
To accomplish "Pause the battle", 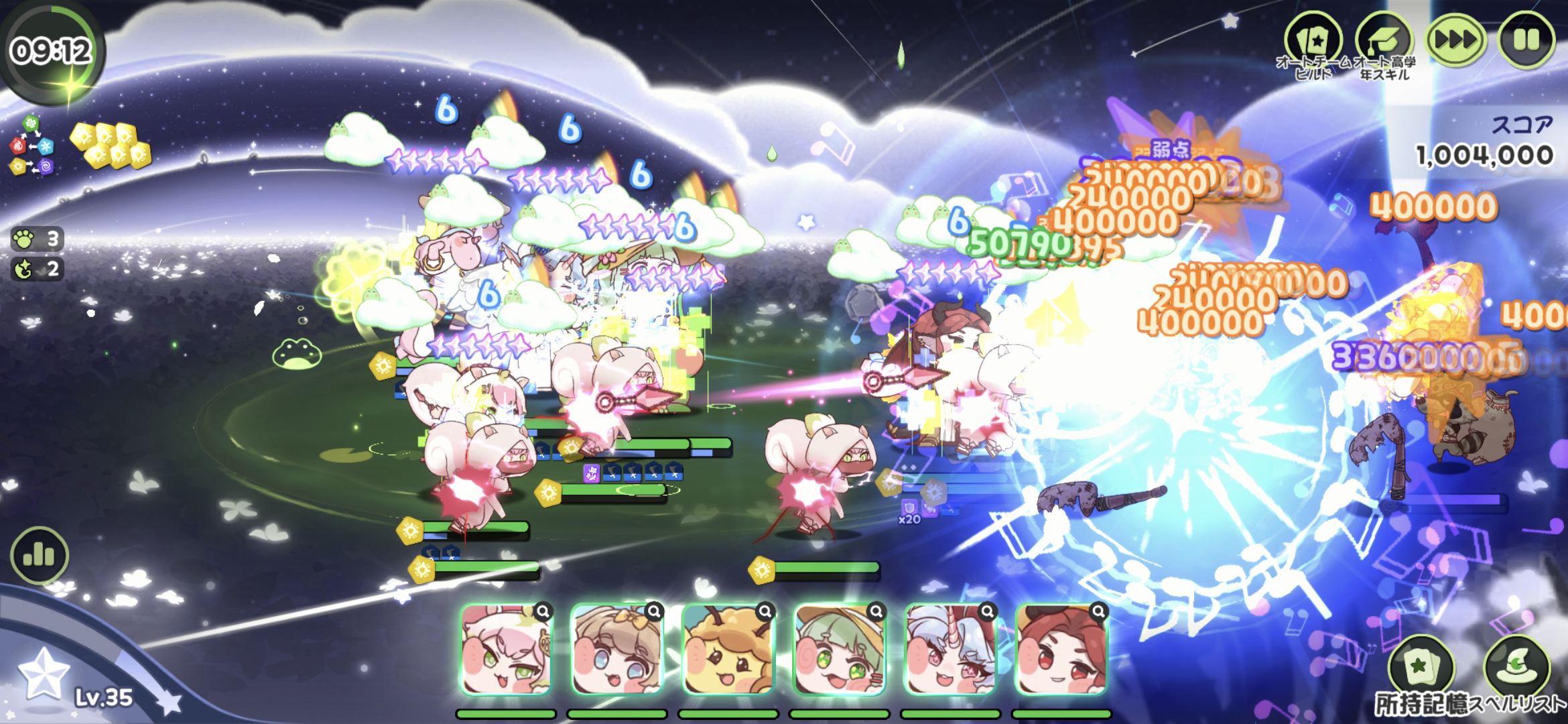I will point(1526,40).
